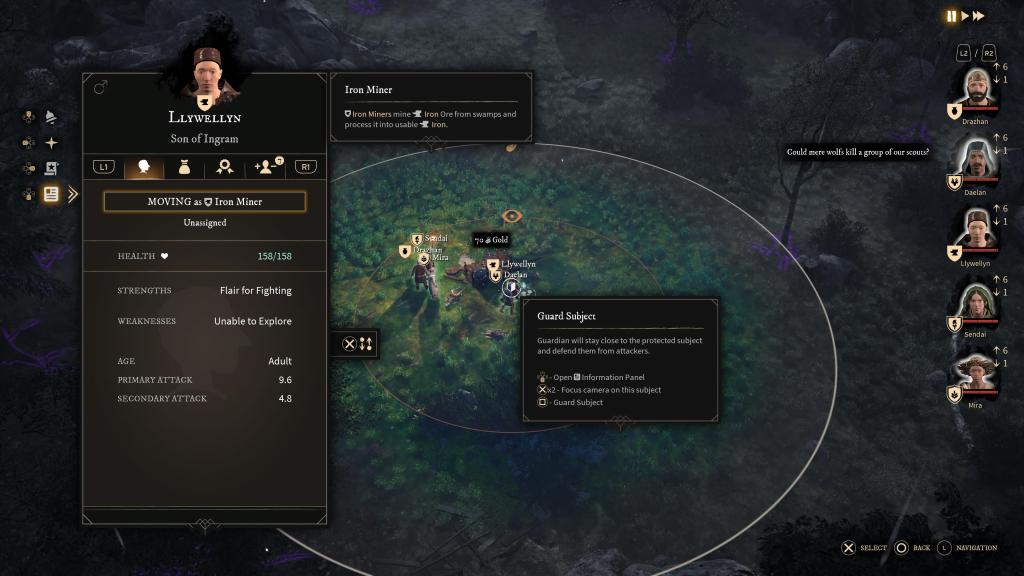Collapse the panel with the double chevron

click(x=72, y=194)
